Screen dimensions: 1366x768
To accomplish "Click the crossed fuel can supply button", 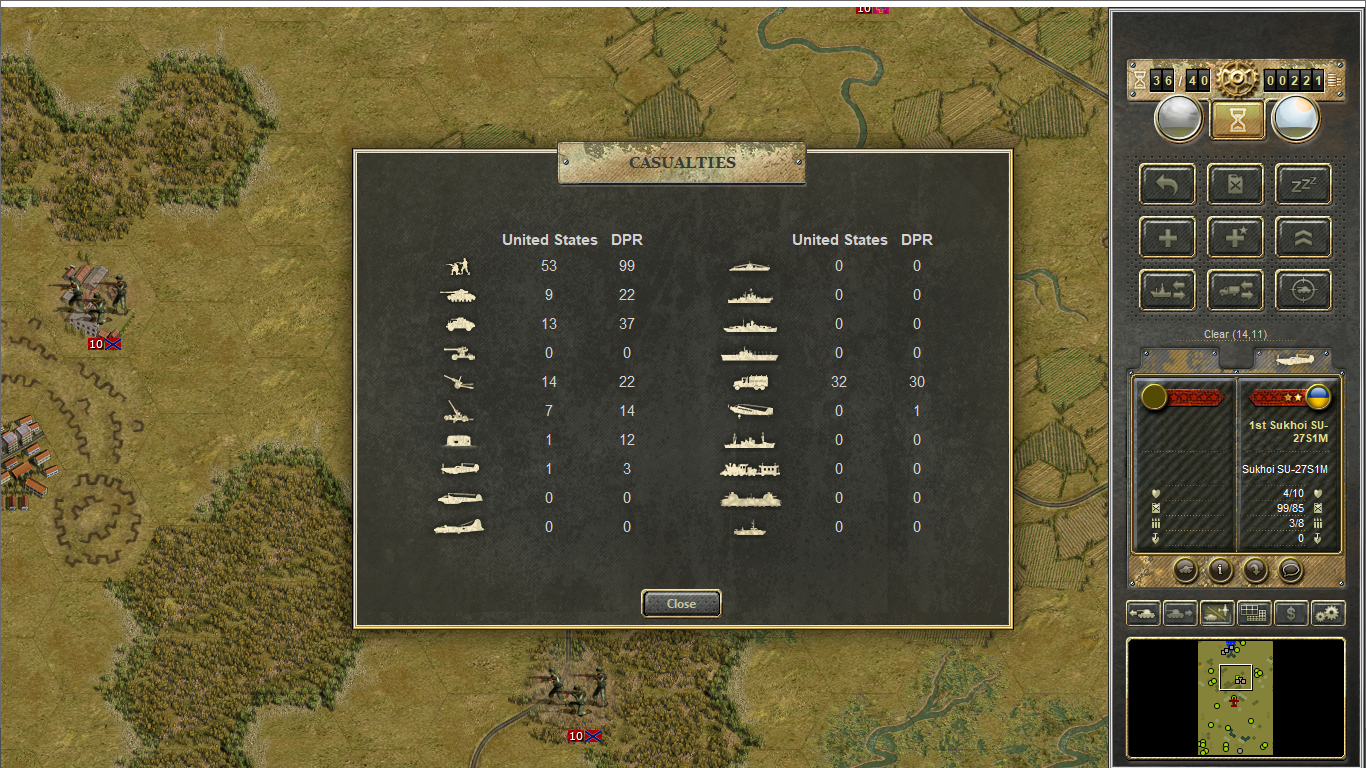I will click(x=1235, y=184).
